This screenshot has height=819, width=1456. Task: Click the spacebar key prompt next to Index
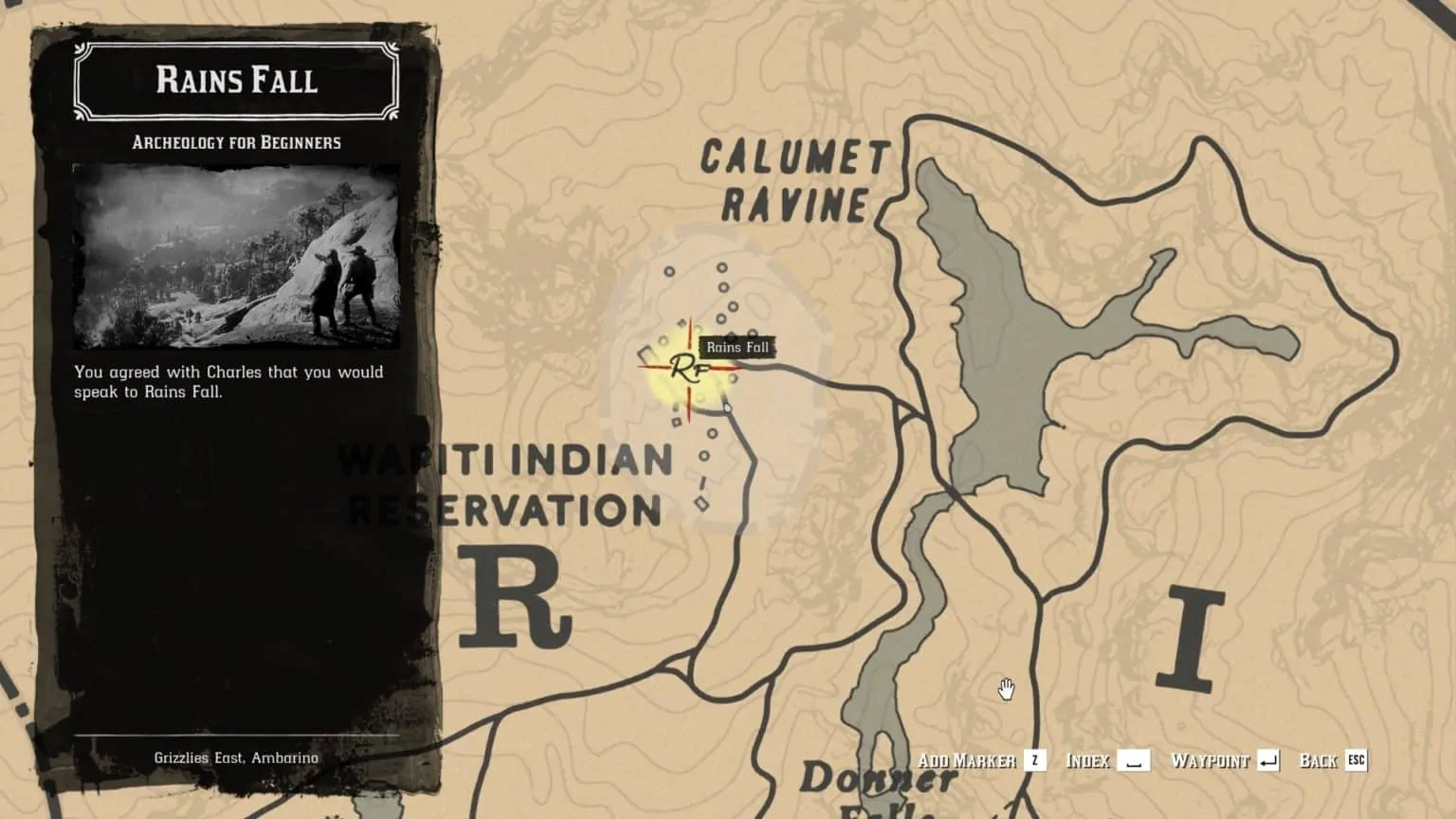tap(1134, 759)
